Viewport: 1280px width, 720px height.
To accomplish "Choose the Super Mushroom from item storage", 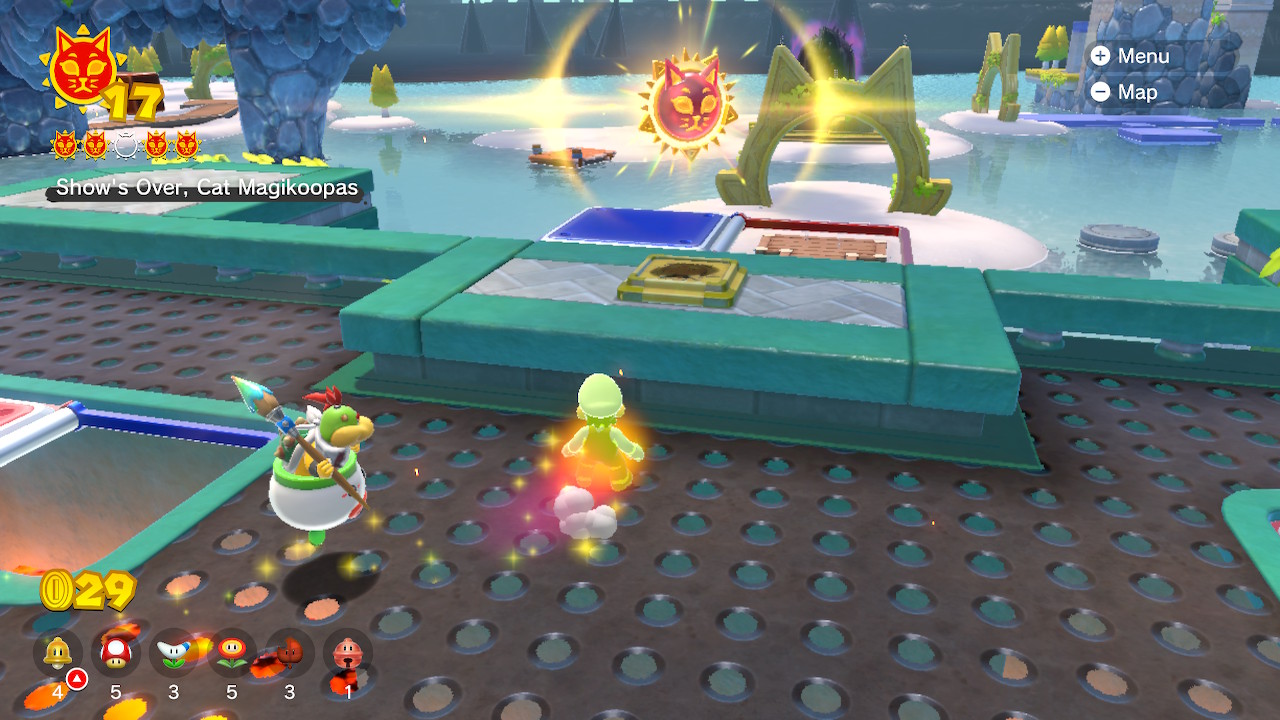I will [x=116, y=654].
